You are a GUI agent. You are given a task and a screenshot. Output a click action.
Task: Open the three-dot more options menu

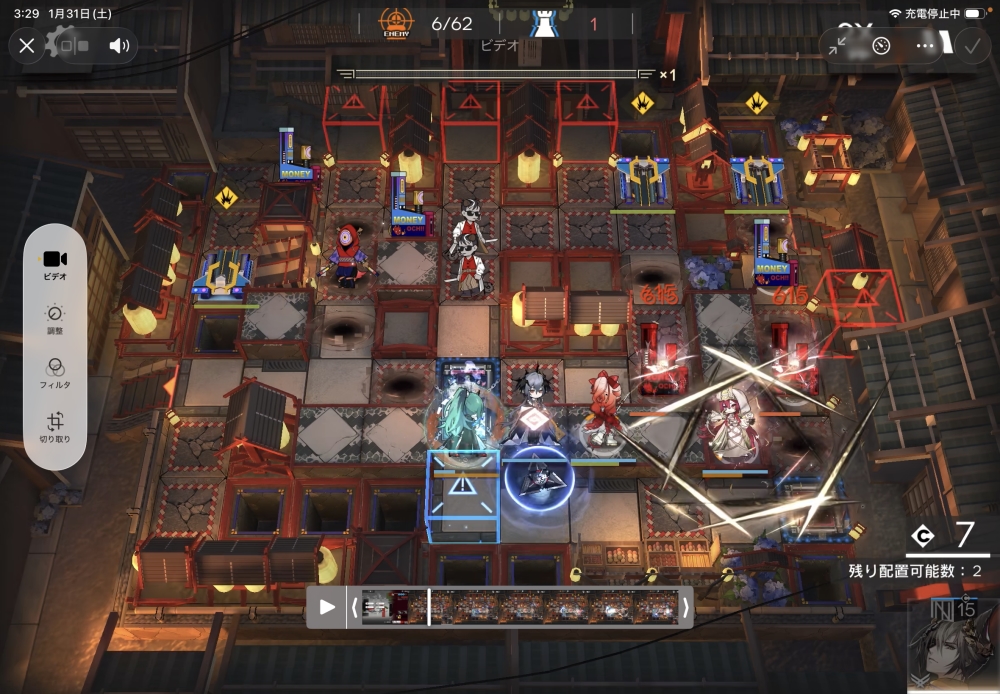pos(925,45)
